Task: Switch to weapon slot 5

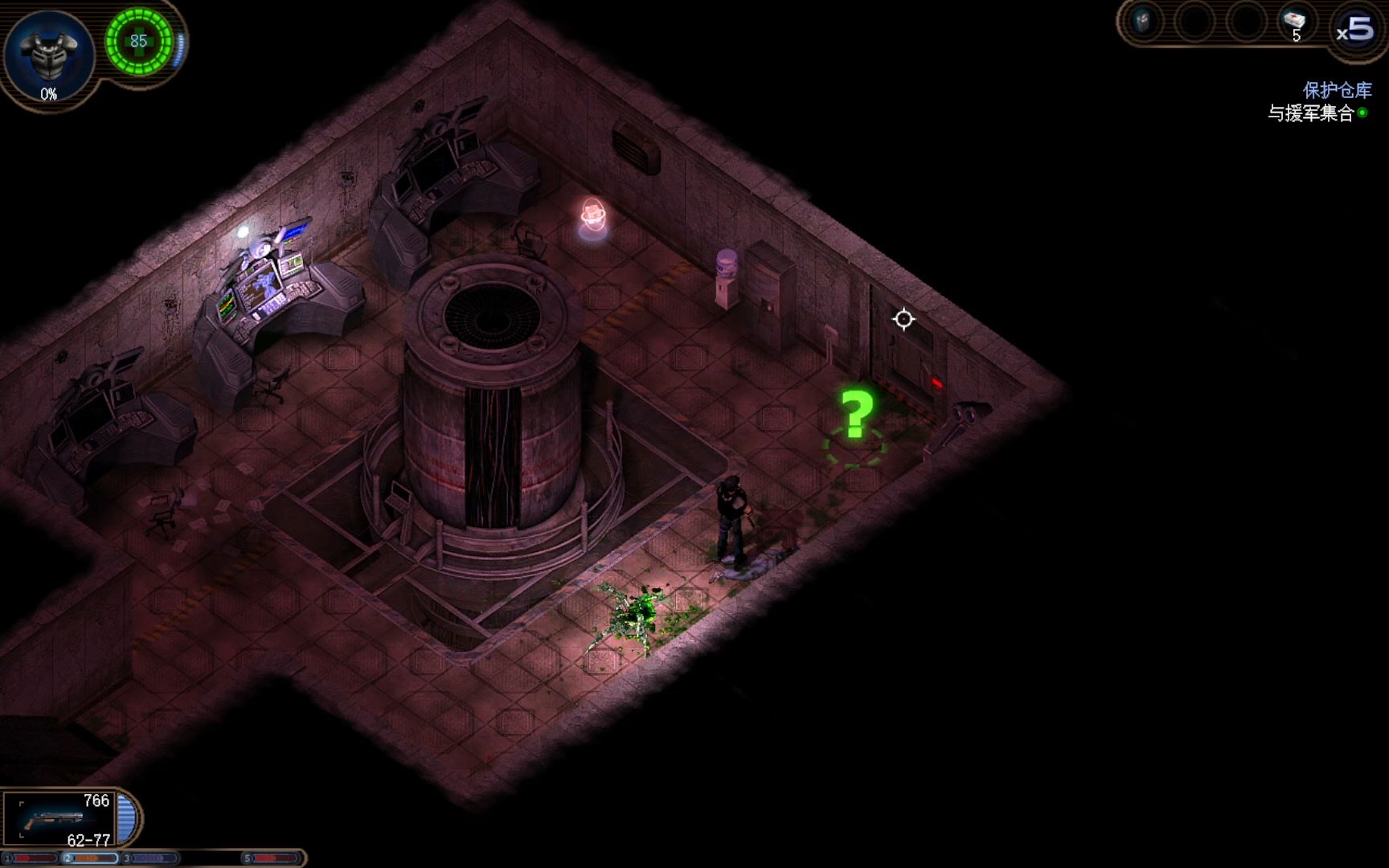Action: tap(272, 858)
